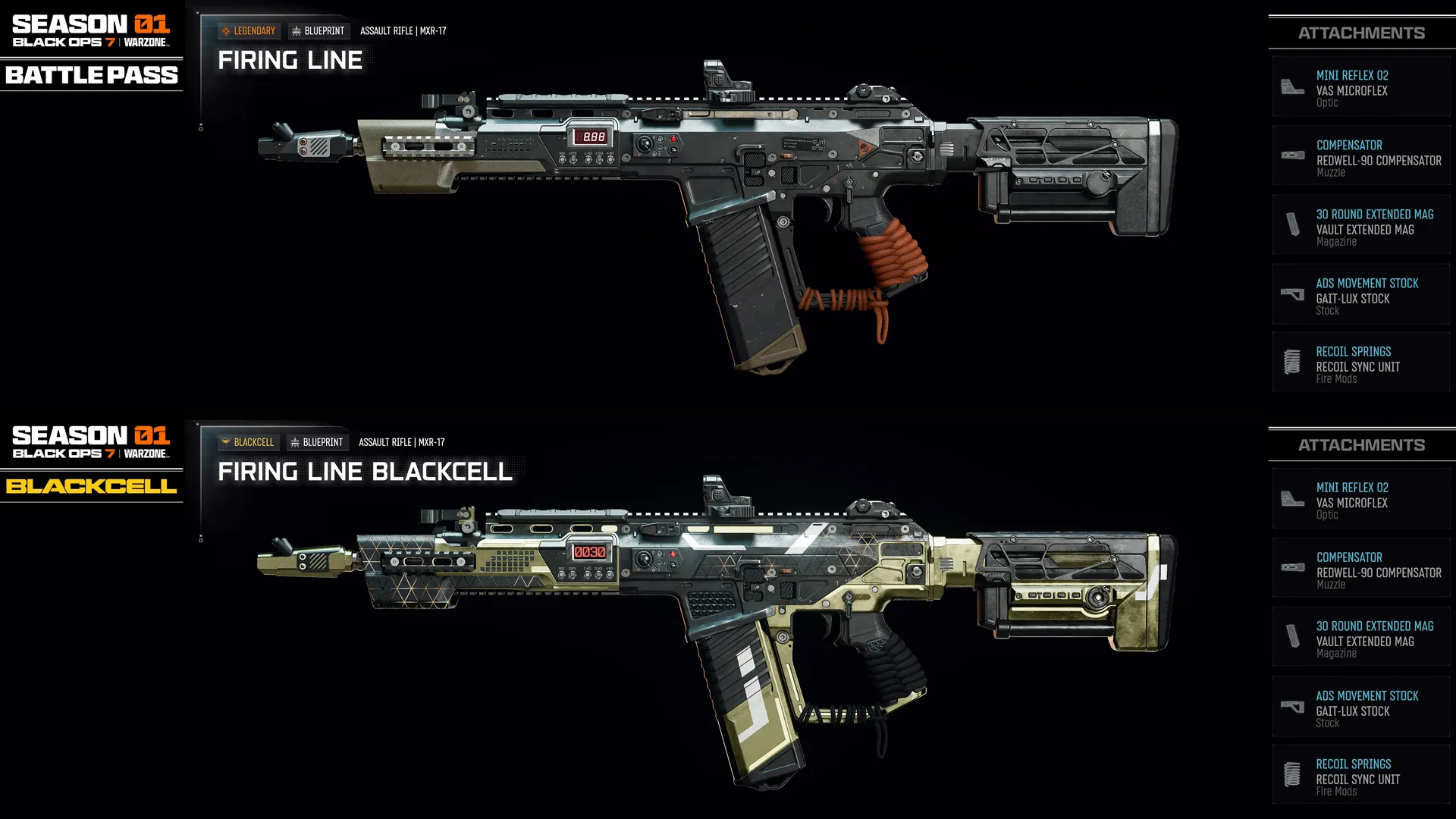Enable the Blueprint tag on Firing Line
The height and width of the screenshot is (819, 1456).
coord(318,30)
